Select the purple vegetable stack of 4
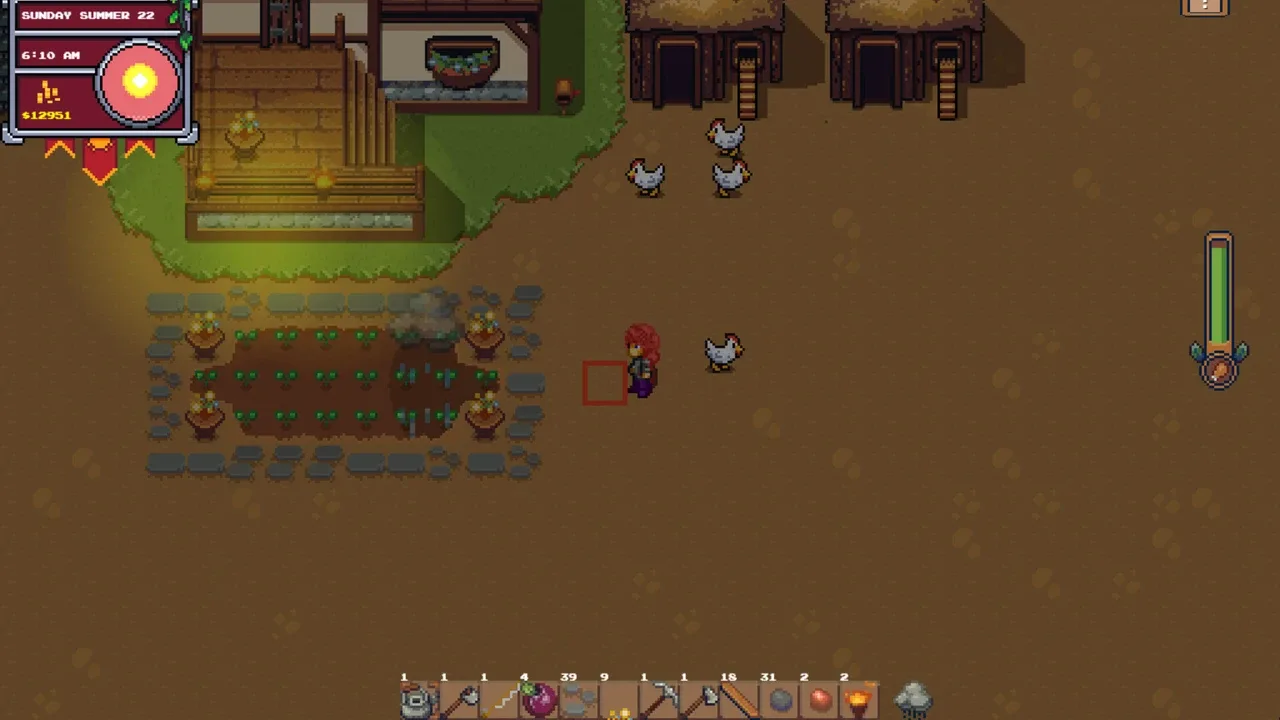Screen dimensions: 1280x720 pos(539,700)
